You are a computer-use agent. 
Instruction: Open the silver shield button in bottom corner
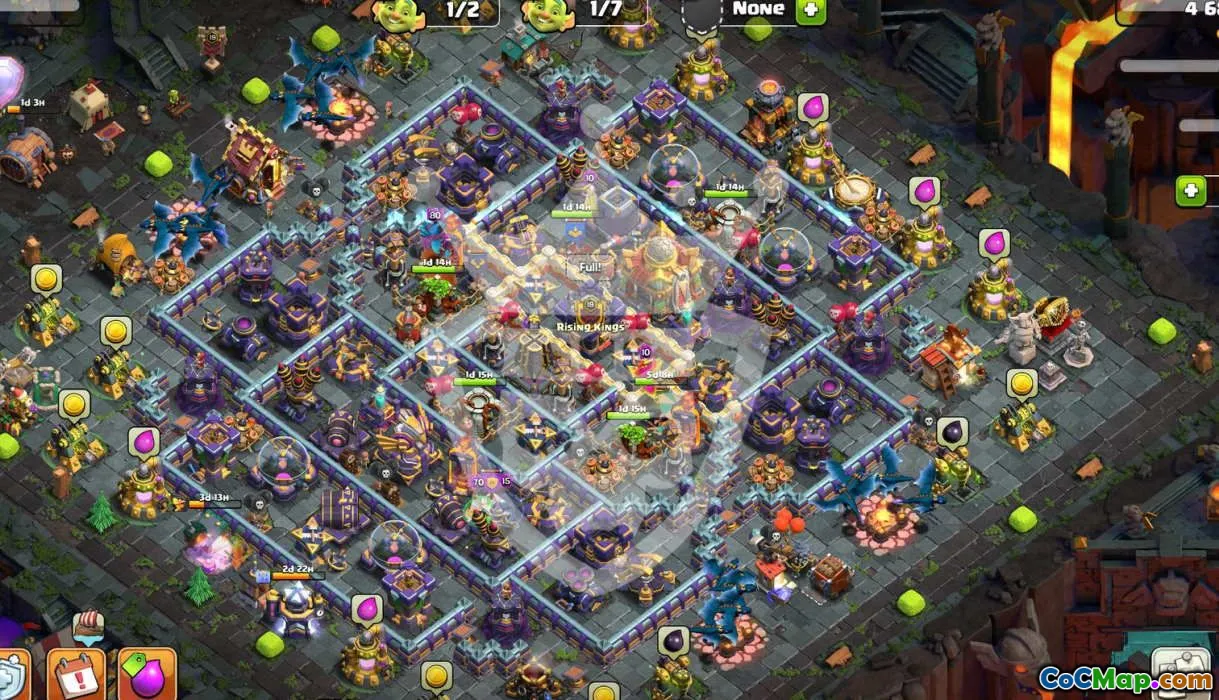click(x=11, y=676)
